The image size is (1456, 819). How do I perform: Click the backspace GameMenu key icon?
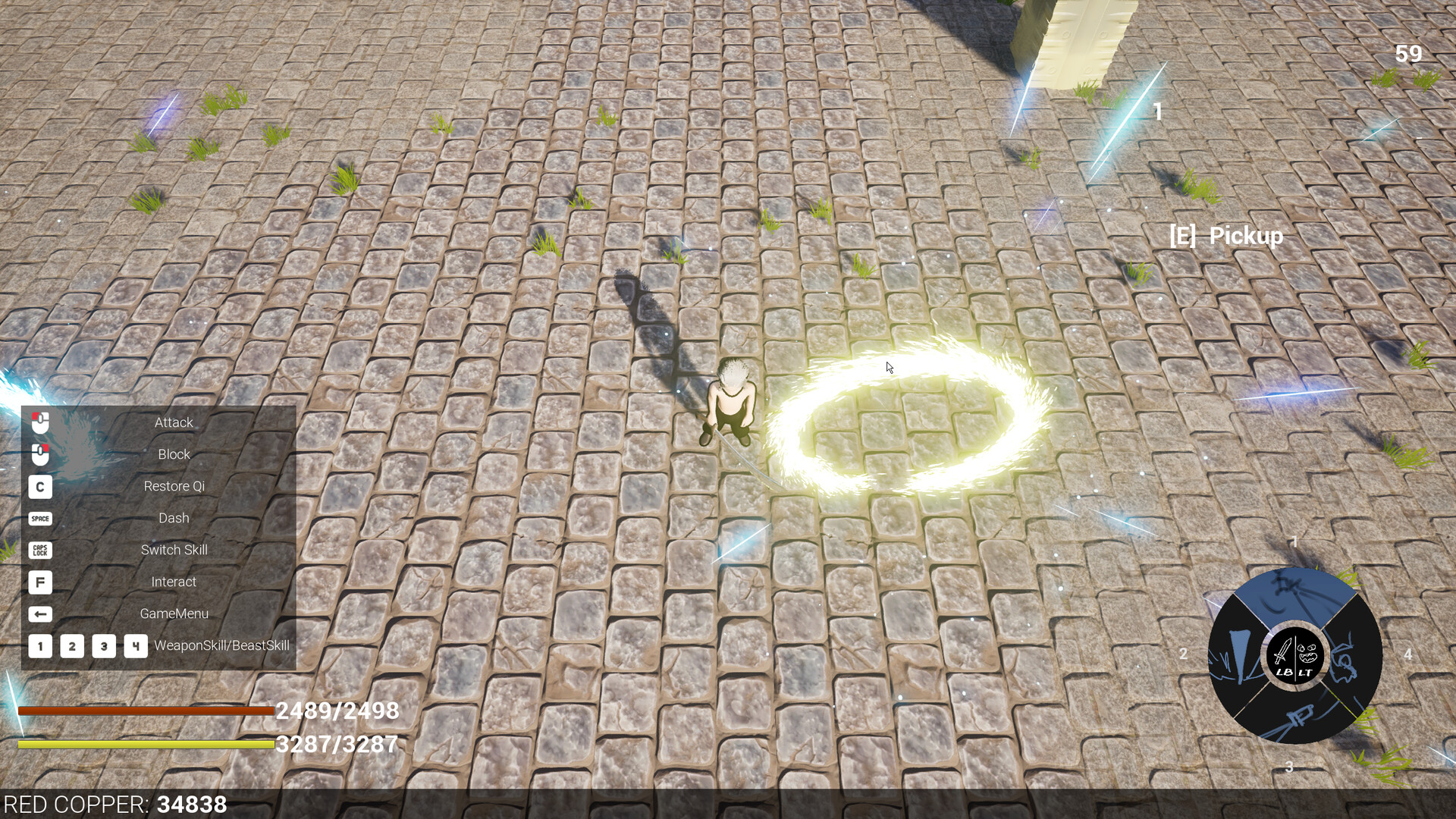(39, 613)
